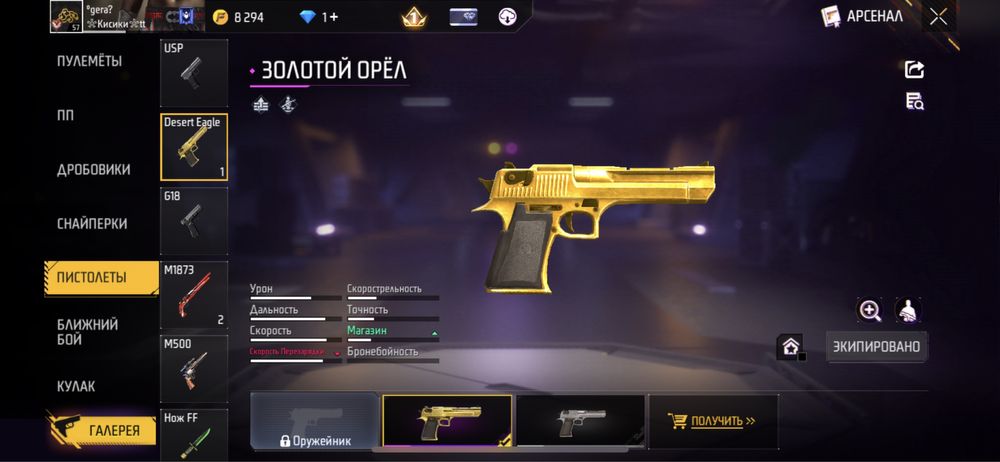This screenshot has height=462, width=1000.
Task: Open the player profile avatar
Action: pos(67,16)
